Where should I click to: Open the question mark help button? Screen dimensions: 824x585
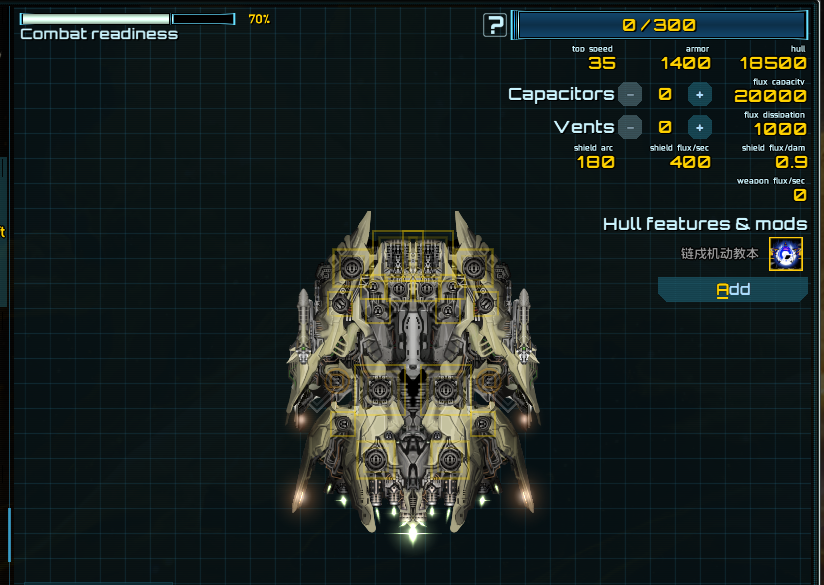tap(494, 25)
